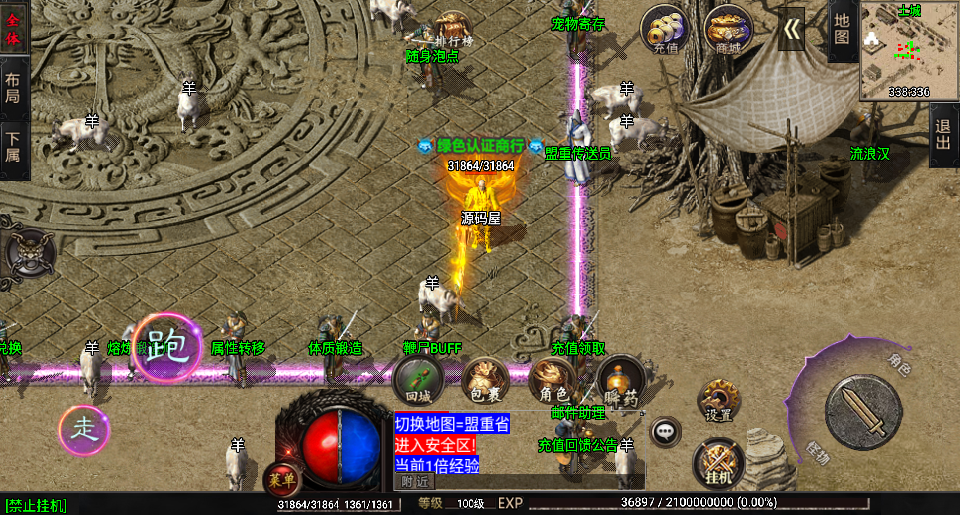The width and height of the screenshot is (960, 515).
Task: Open the 设置 settings gear
Action: pyautogui.click(x=718, y=400)
